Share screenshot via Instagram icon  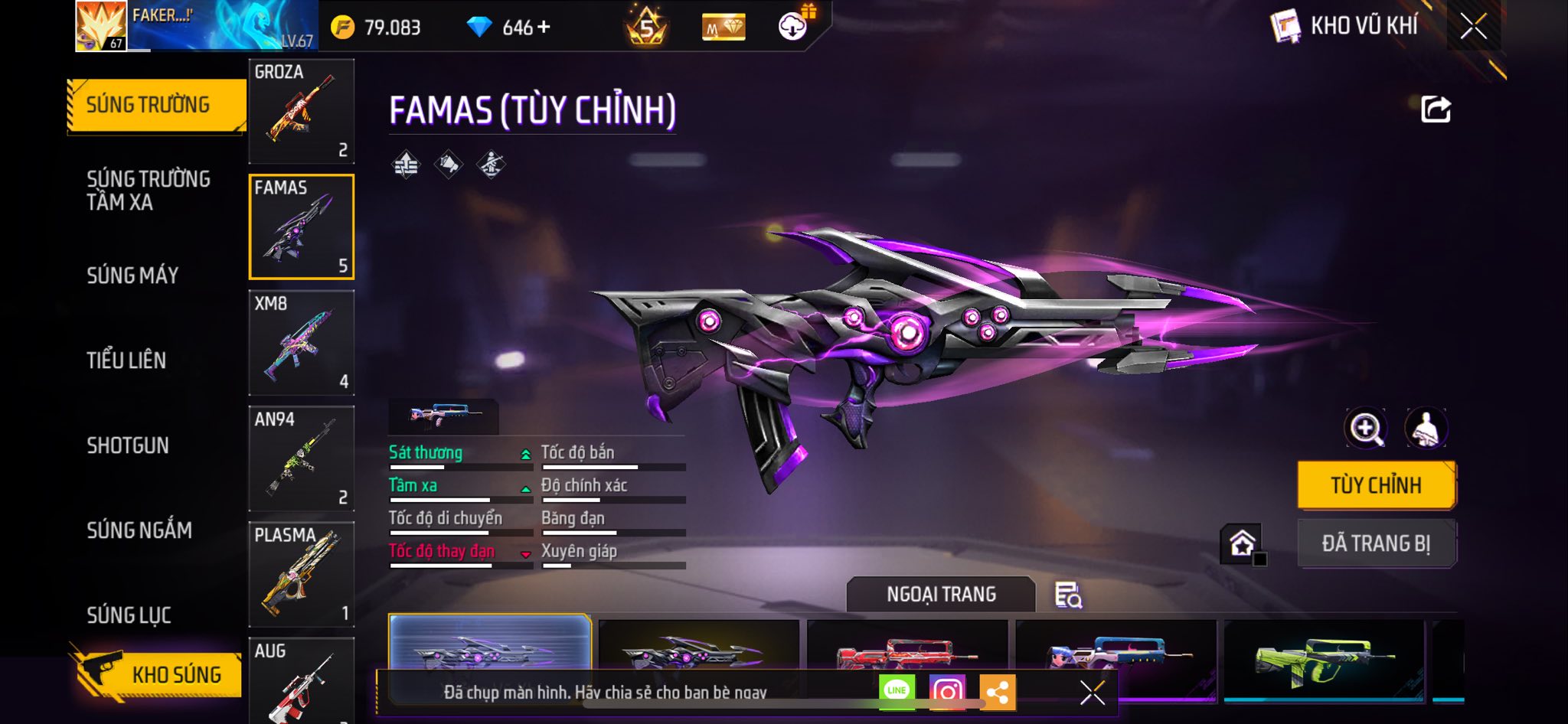947,692
